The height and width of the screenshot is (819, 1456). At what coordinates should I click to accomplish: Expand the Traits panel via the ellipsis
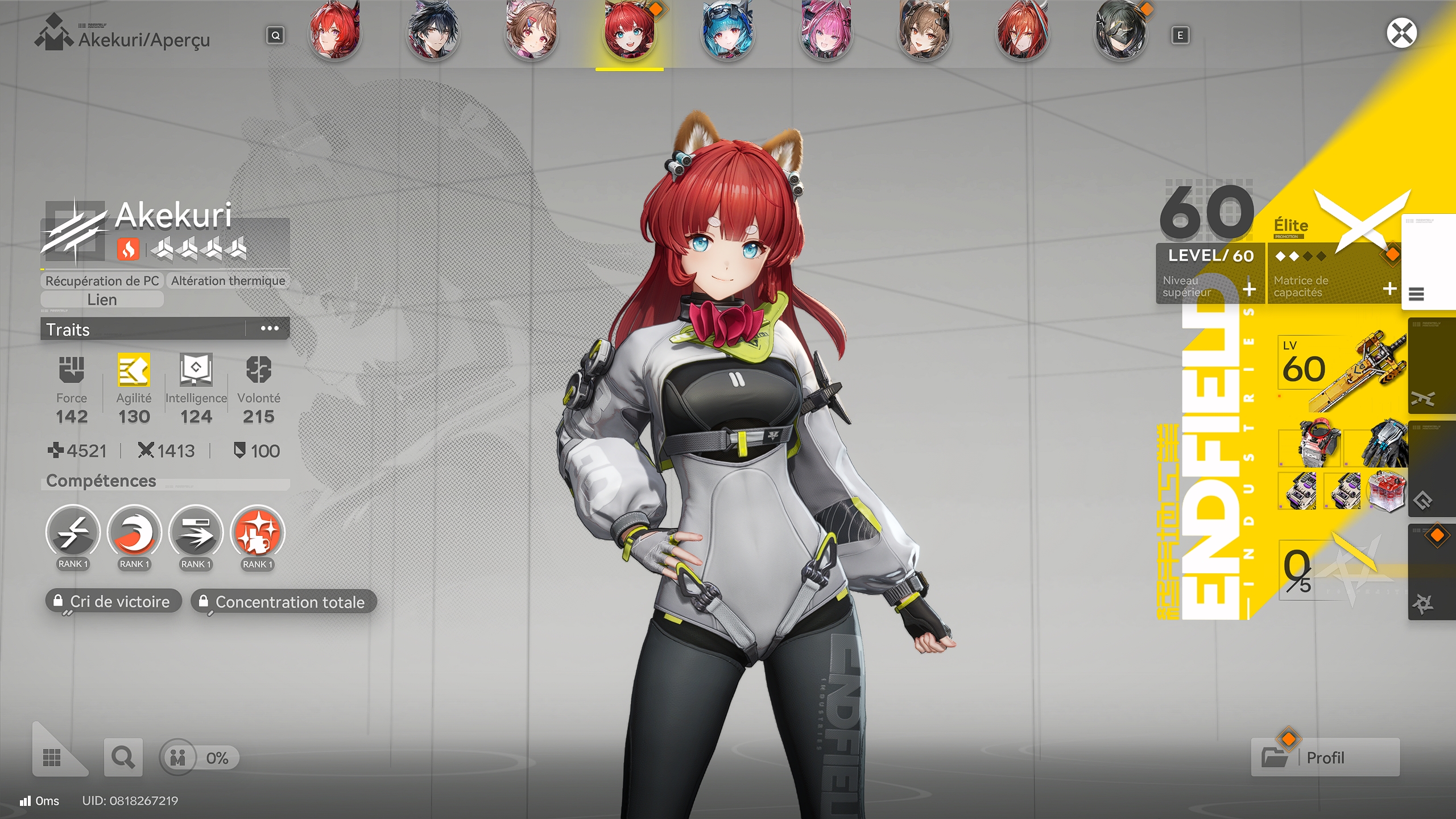coord(268,329)
